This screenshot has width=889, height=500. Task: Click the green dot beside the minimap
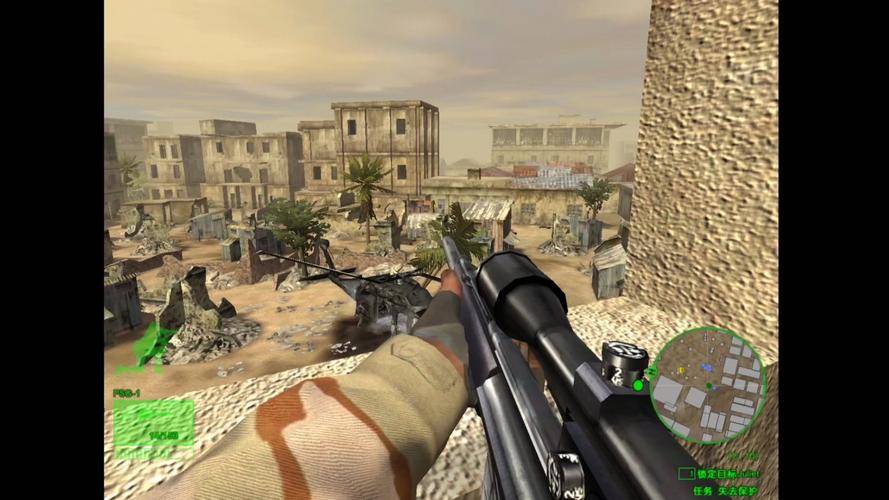pos(638,385)
